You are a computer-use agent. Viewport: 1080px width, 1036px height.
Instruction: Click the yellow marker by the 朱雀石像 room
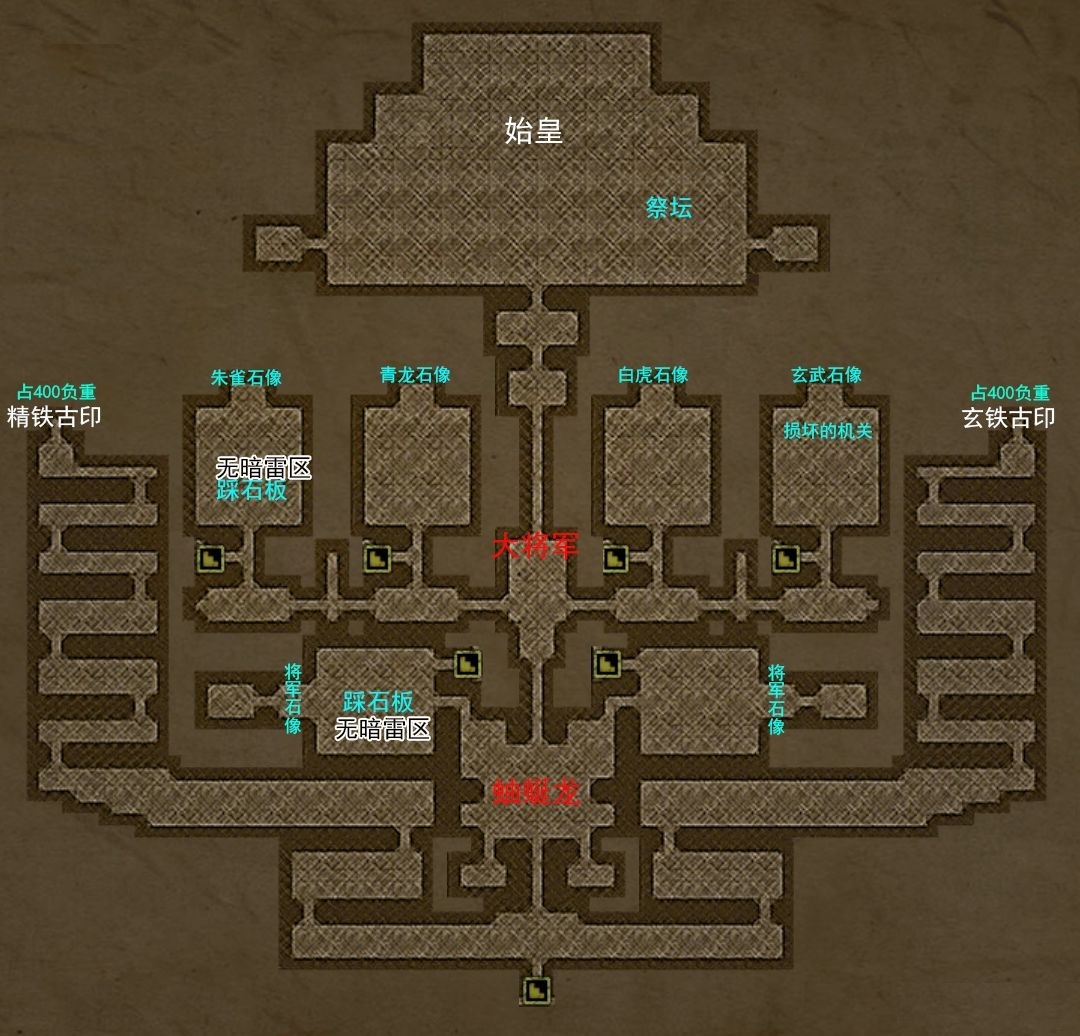[211, 558]
